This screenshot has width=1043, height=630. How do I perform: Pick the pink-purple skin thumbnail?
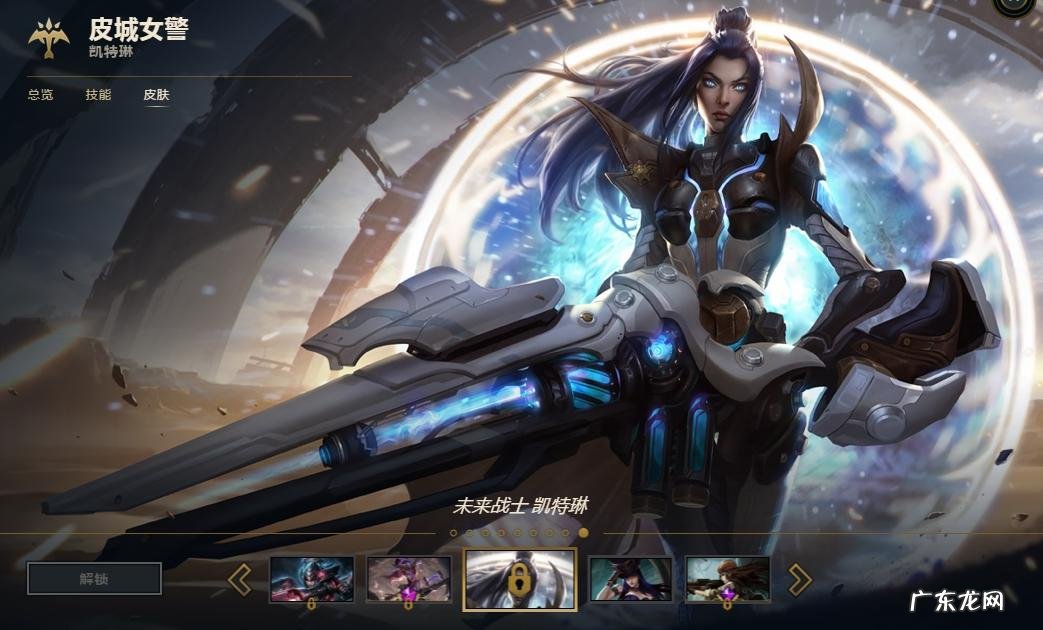[408, 578]
